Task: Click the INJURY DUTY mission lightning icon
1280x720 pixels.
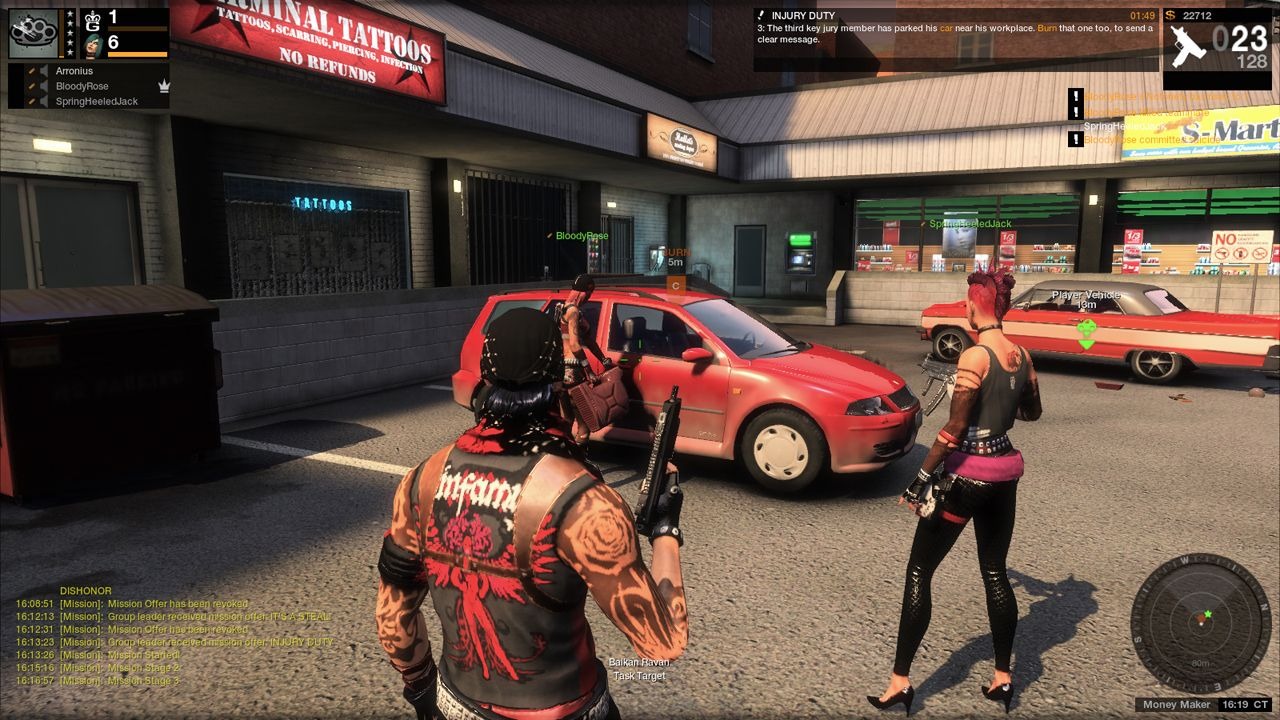Action: tap(762, 15)
